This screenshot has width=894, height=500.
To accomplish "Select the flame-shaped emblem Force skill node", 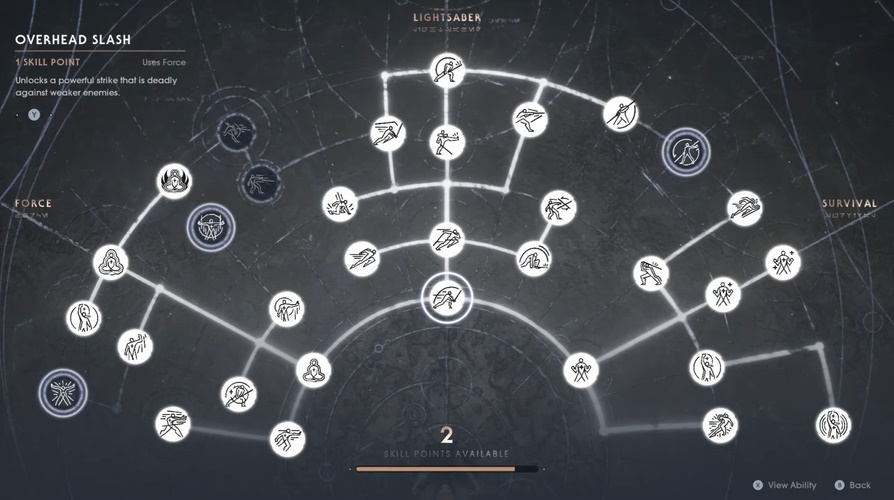I will point(174,181).
